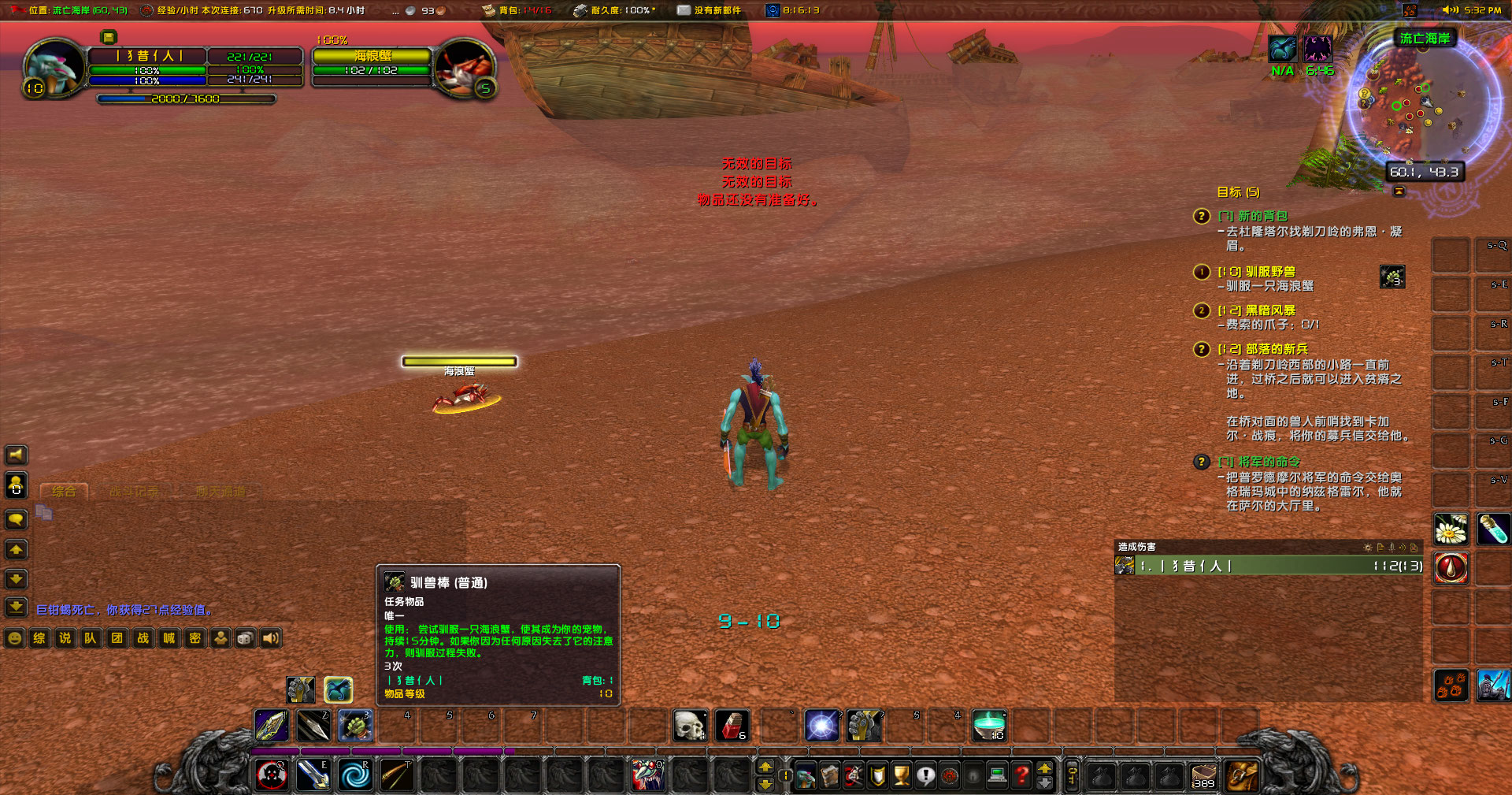This screenshot has height=795, width=1512.
Task: Click the 喊 yell chat button
Action: tap(167, 638)
